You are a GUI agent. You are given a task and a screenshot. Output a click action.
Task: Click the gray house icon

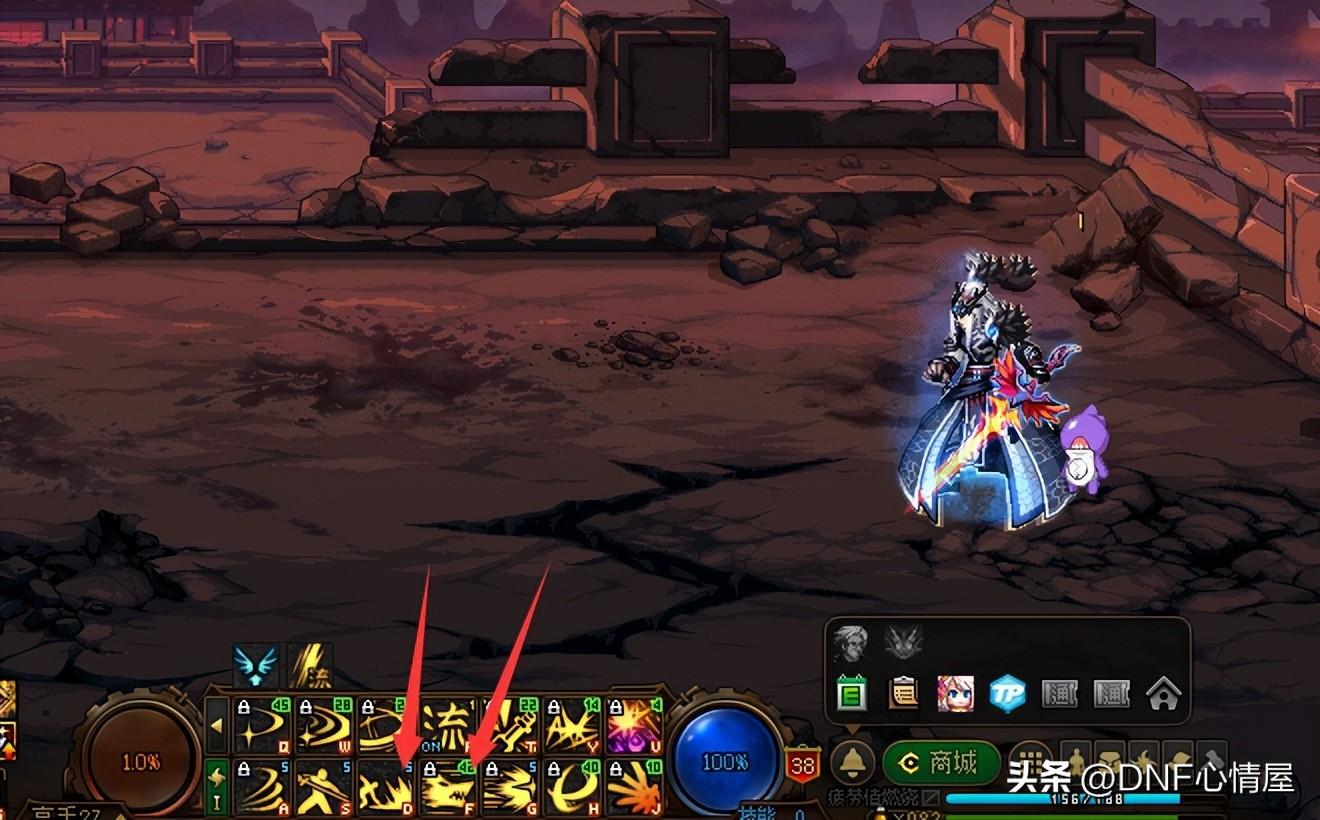click(x=1164, y=693)
